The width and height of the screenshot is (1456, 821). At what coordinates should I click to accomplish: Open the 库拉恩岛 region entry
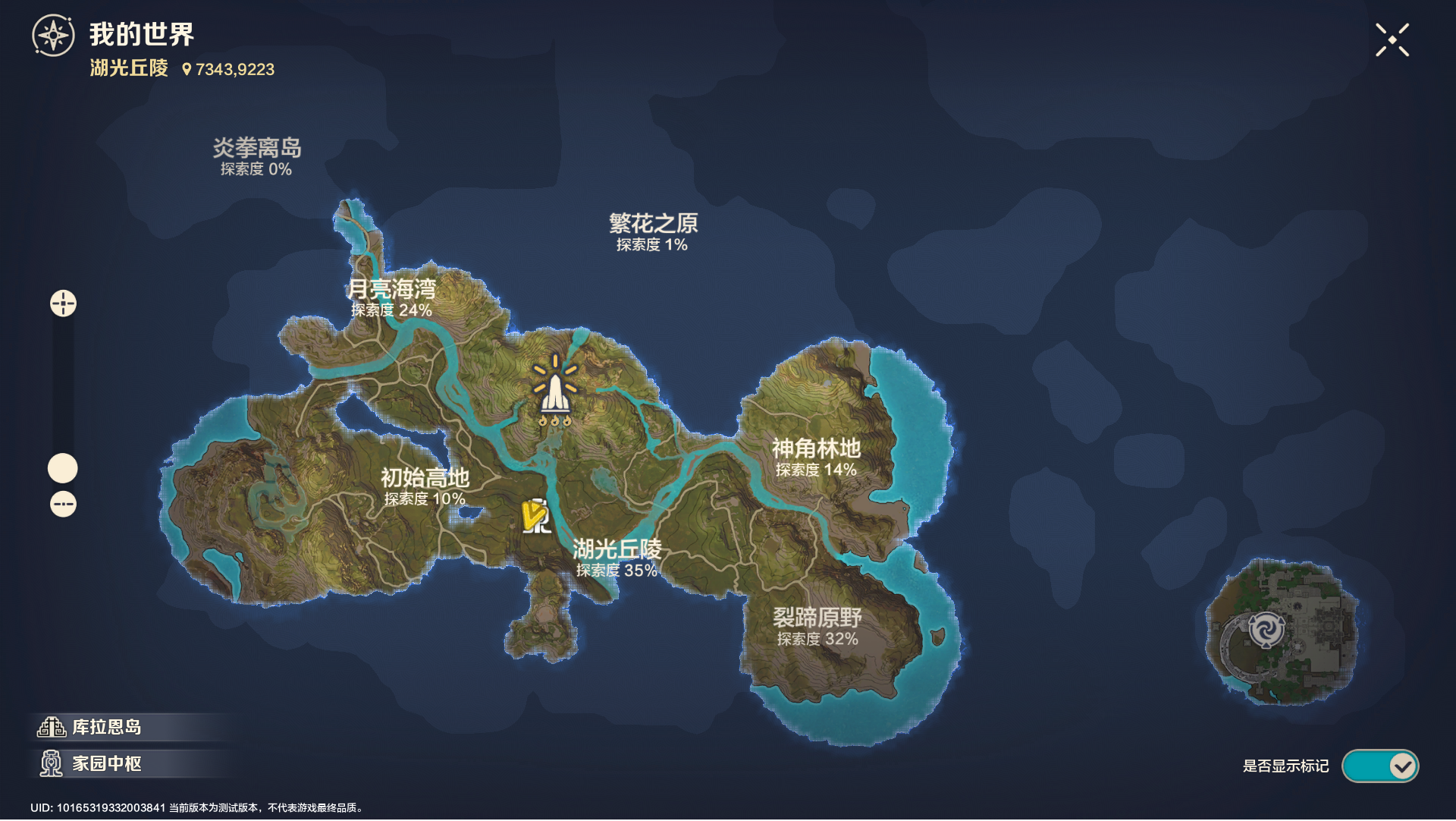pyautogui.click(x=106, y=727)
